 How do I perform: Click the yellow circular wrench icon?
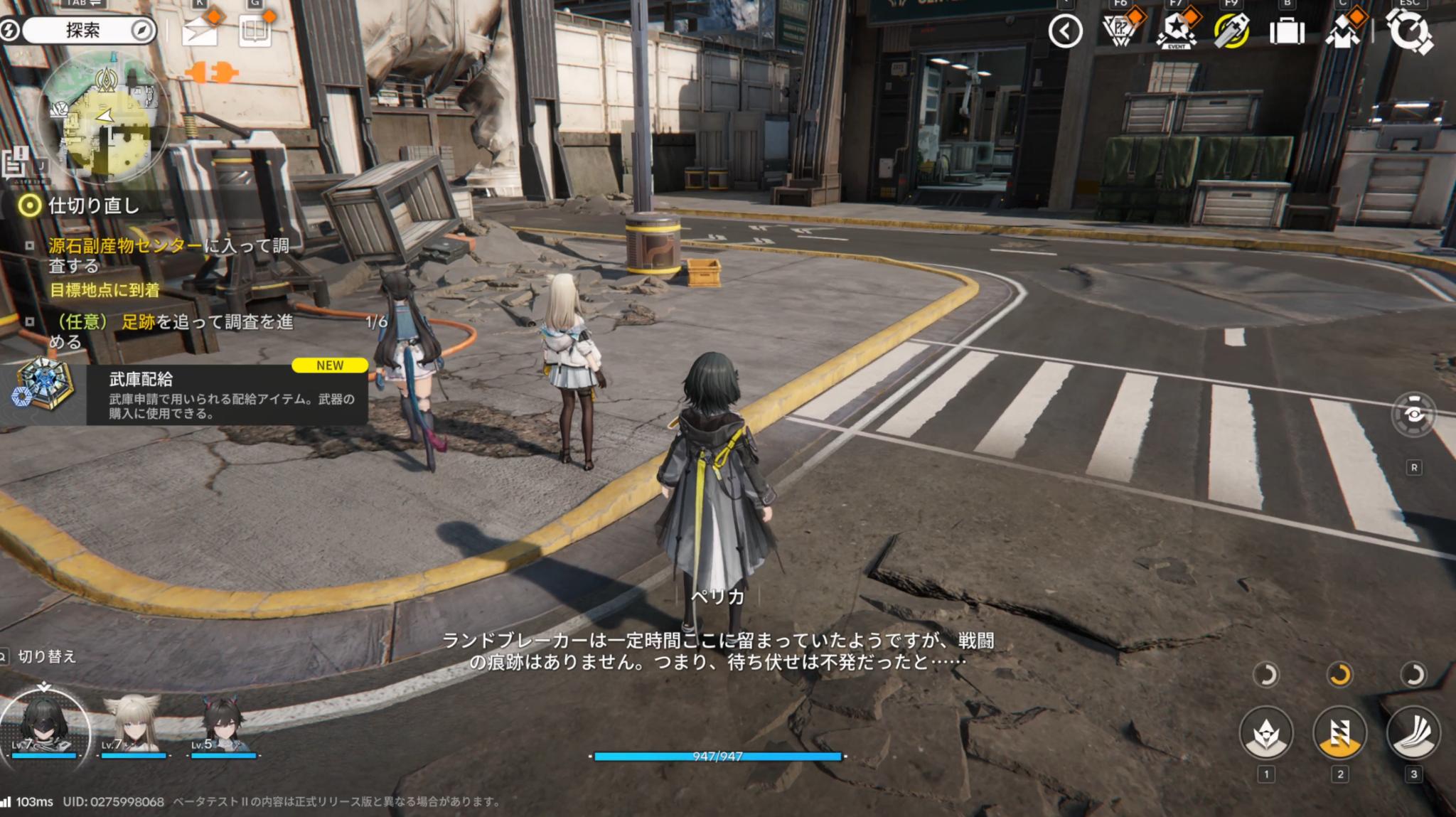click(1232, 31)
